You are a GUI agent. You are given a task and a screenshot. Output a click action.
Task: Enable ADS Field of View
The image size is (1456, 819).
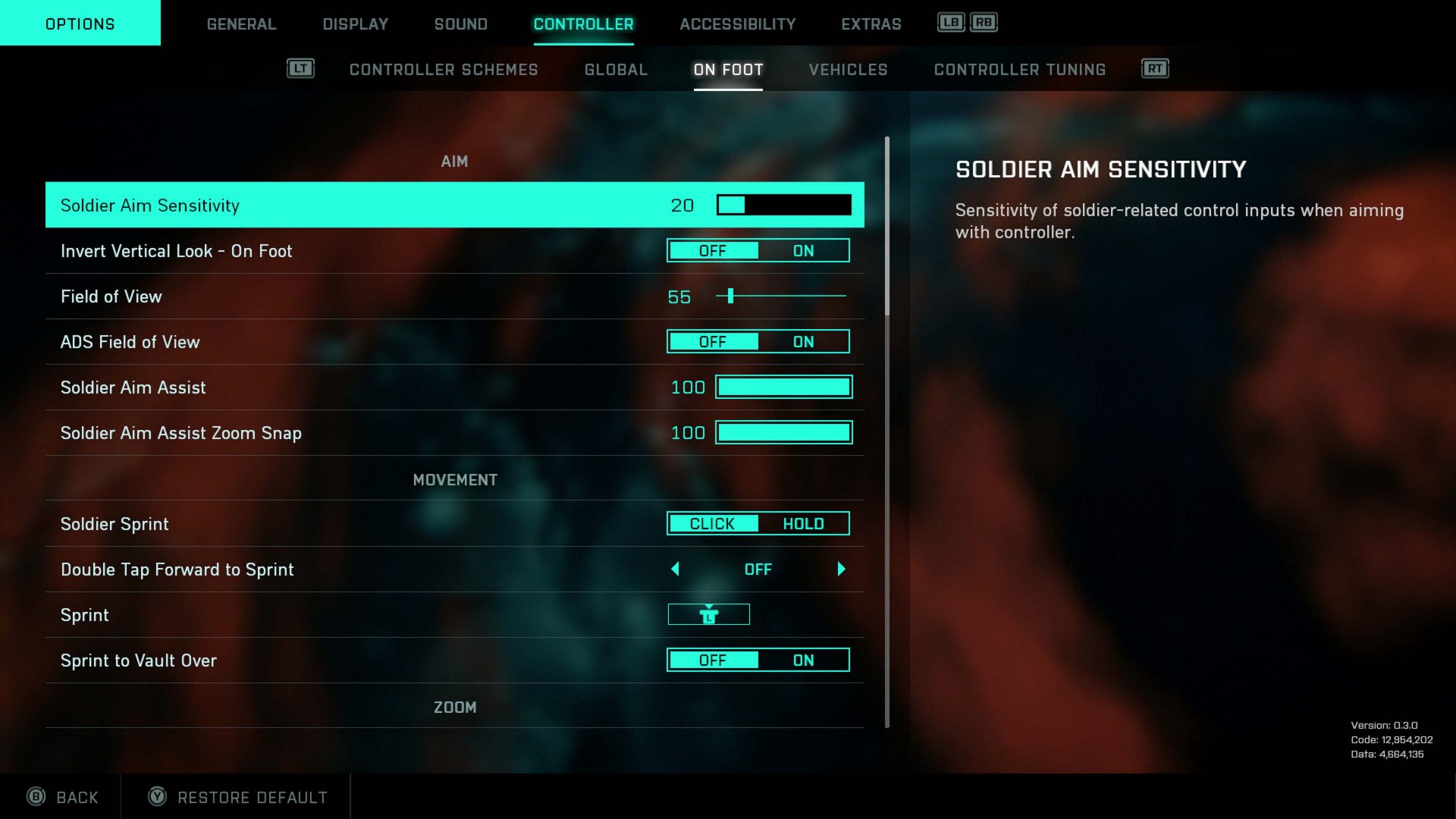[x=803, y=342]
